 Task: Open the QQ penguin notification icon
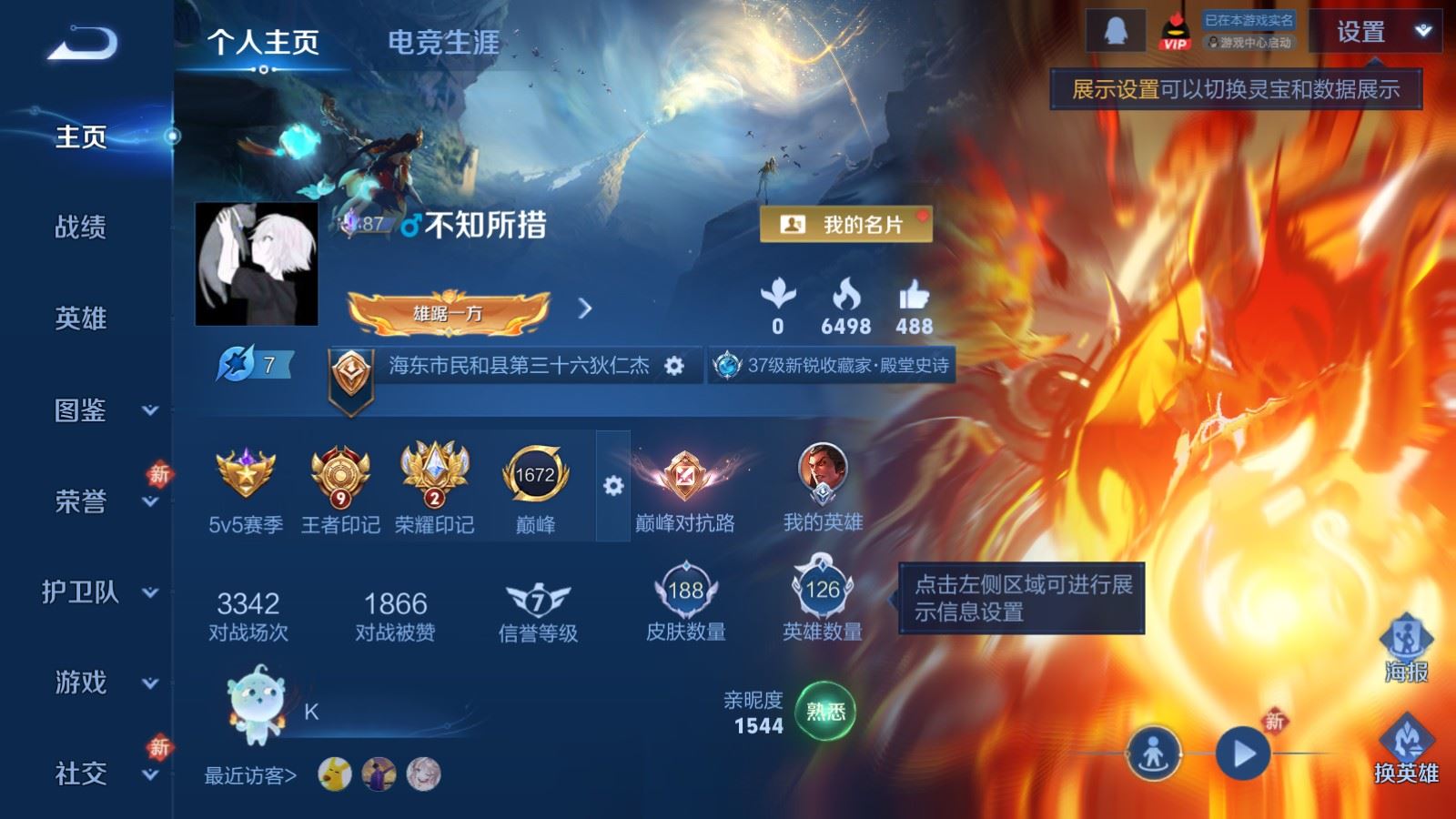click(1115, 28)
